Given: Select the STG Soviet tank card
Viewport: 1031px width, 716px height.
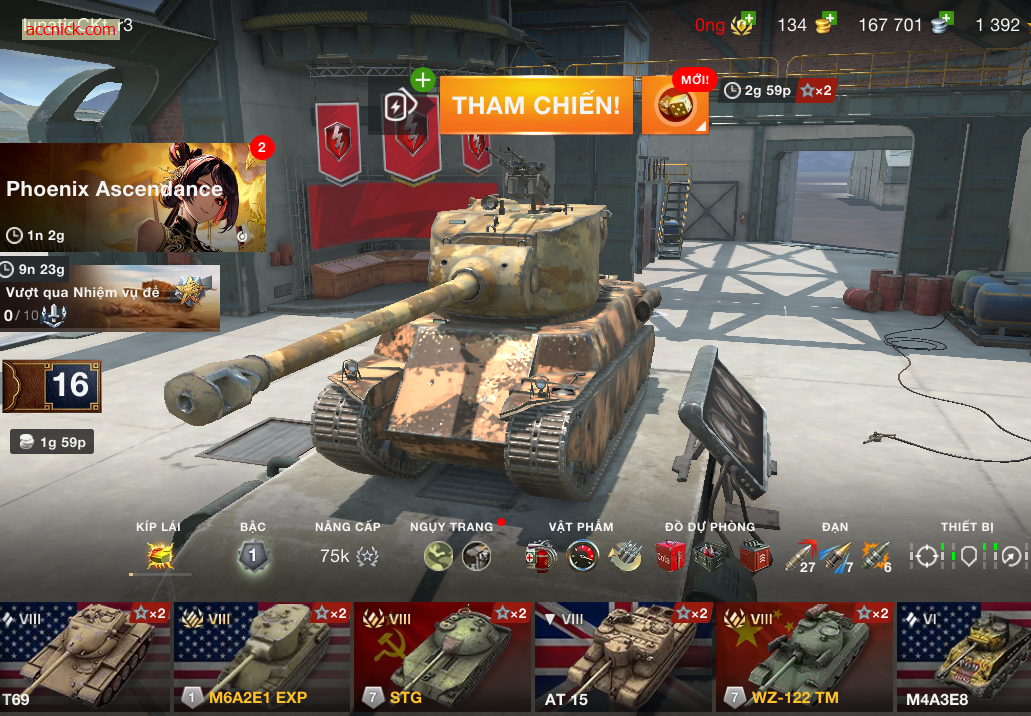Looking at the screenshot, I should pyautogui.click(x=443, y=656).
